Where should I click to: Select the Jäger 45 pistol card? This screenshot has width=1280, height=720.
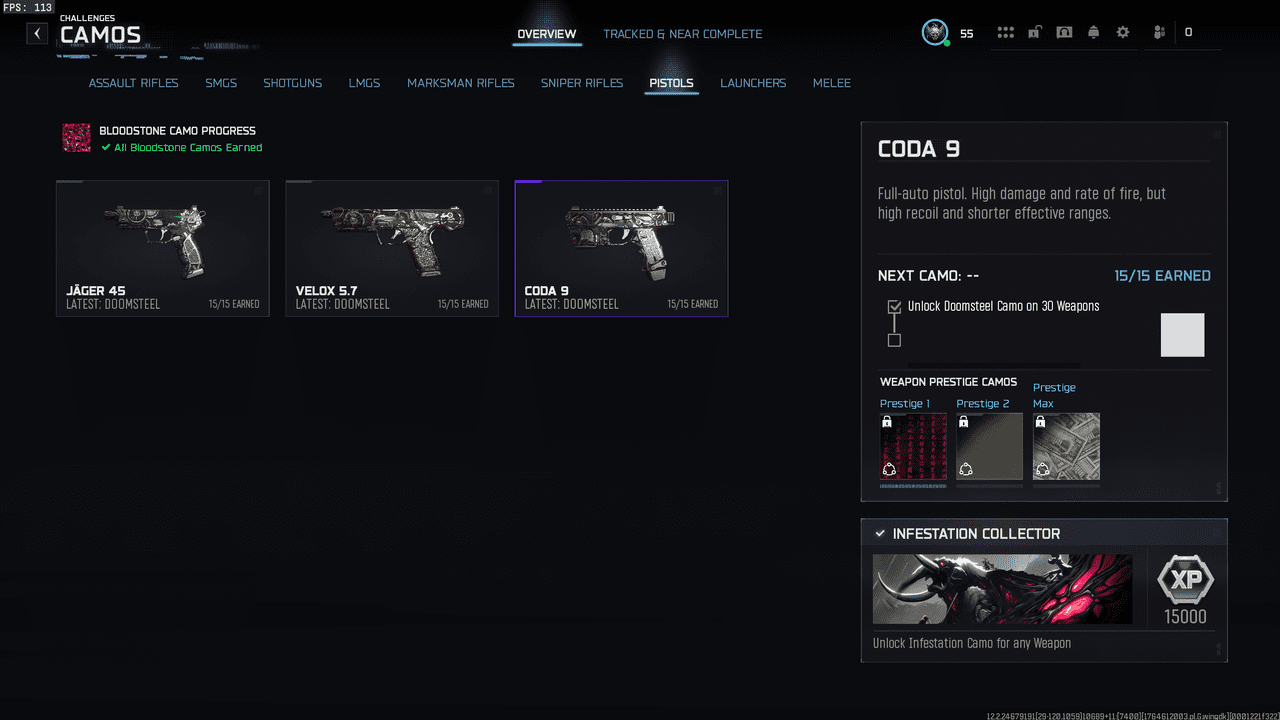point(163,248)
